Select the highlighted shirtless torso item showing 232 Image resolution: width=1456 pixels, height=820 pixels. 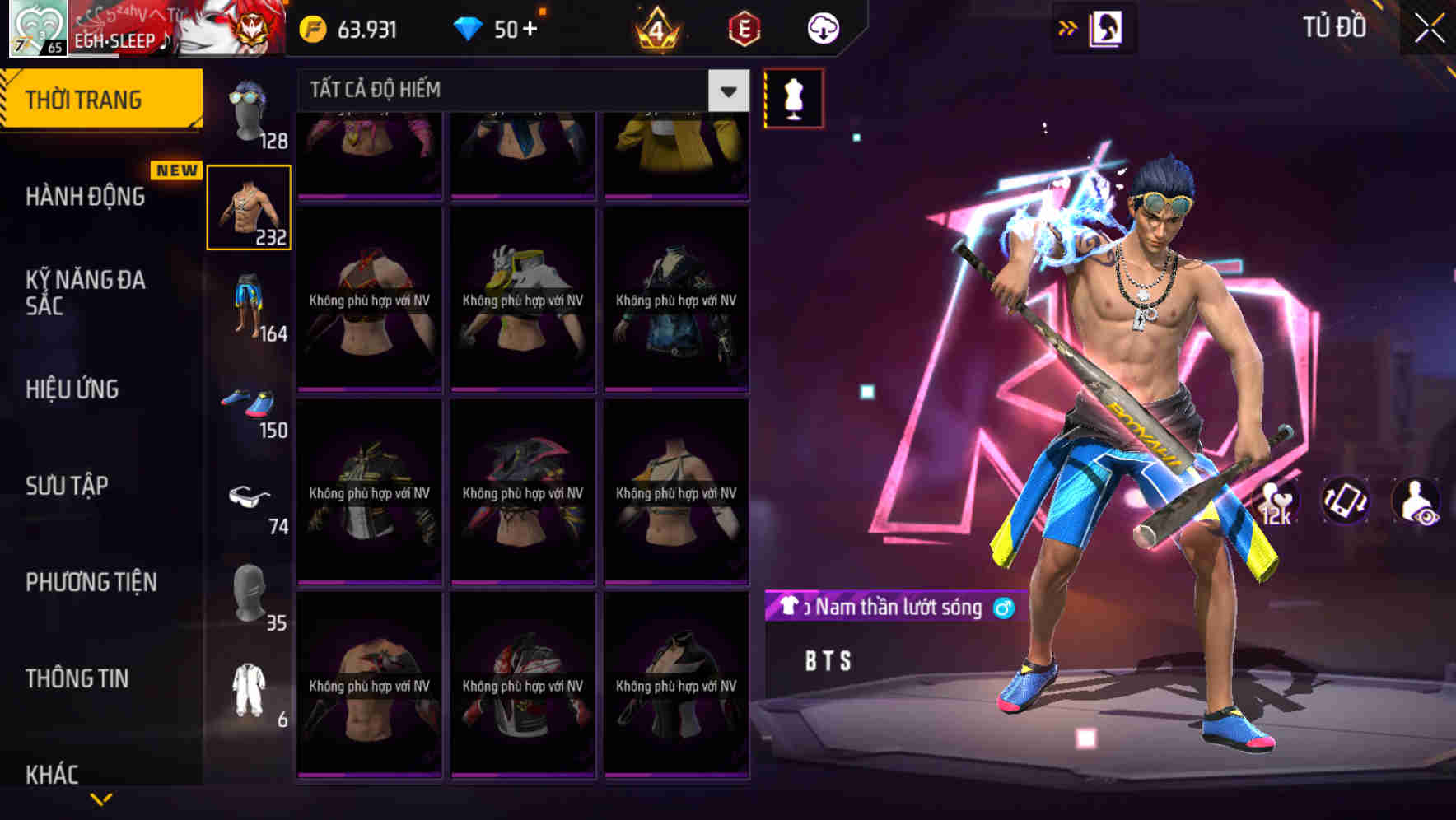pyautogui.click(x=249, y=208)
